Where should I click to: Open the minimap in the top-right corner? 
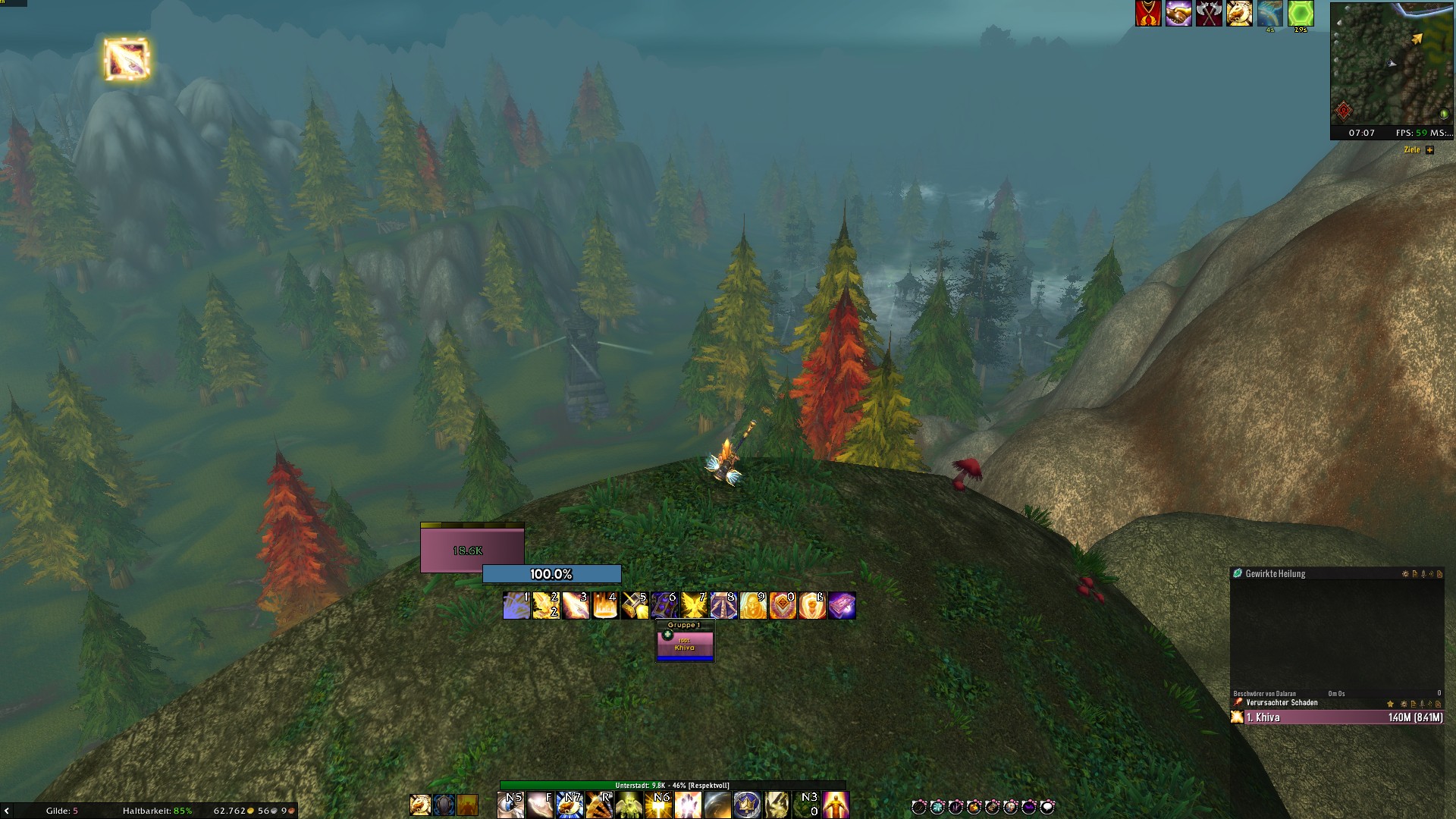coord(1392,64)
